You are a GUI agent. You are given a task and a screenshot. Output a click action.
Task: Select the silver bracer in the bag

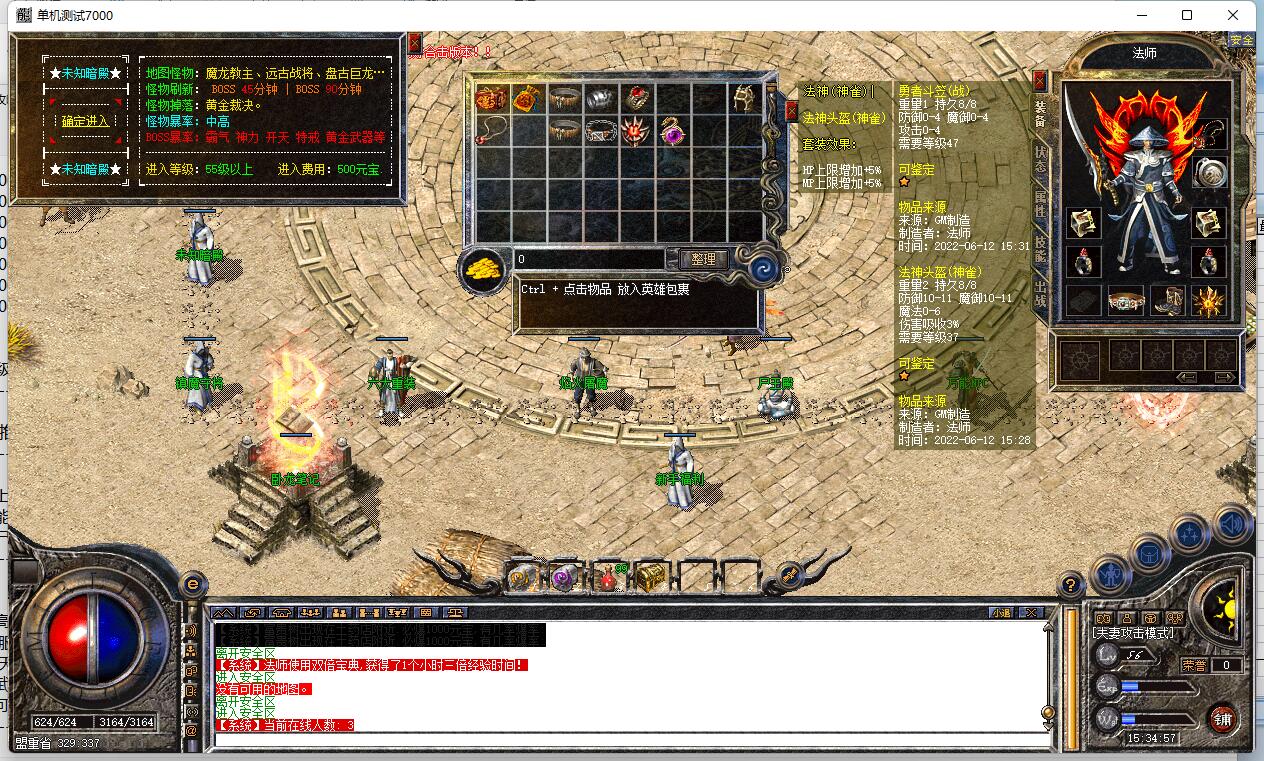598,98
